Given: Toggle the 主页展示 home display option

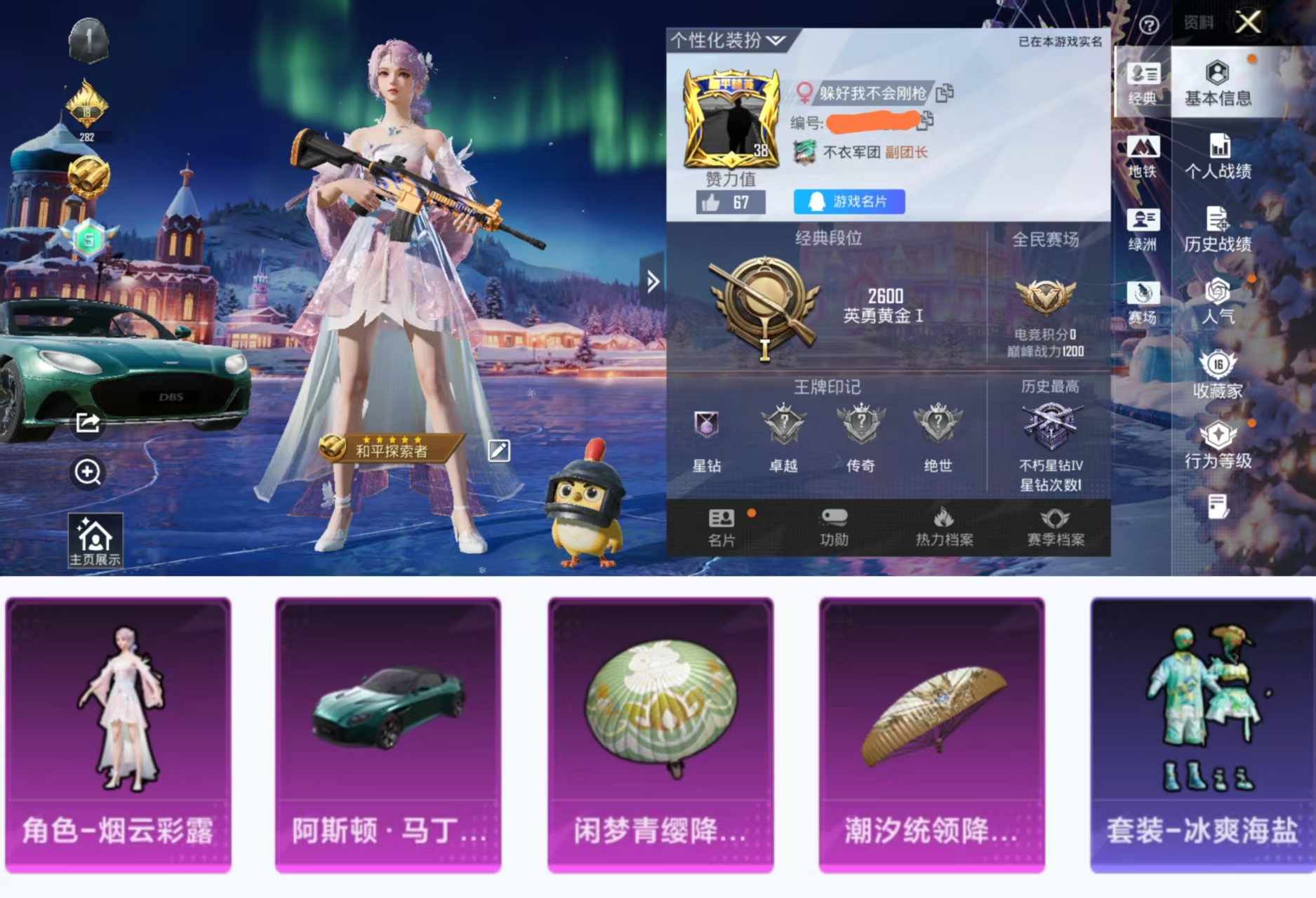Looking at the screenshot, I should click(x=95, y=540).
